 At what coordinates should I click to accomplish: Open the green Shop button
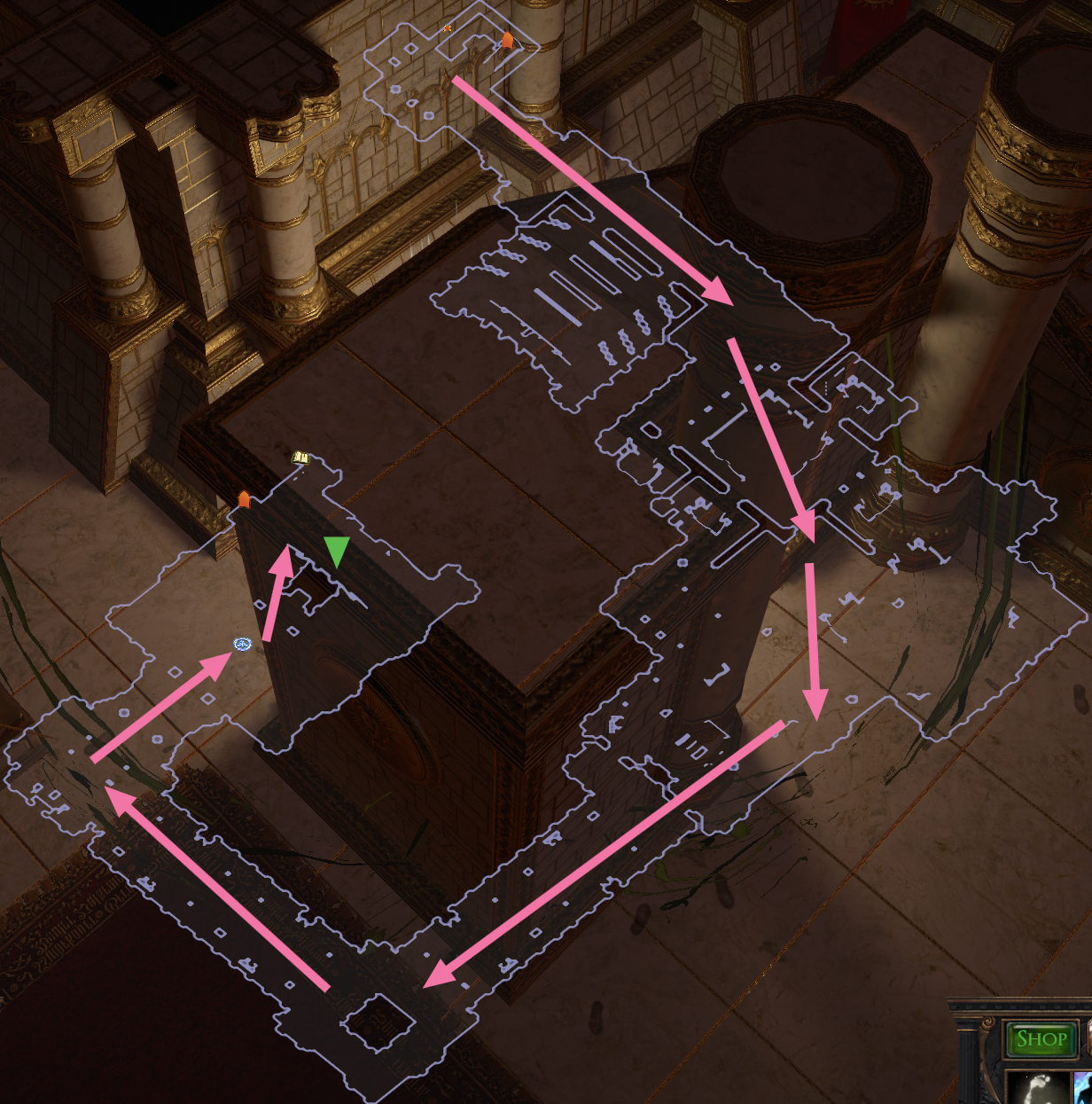(1041, 1039)
